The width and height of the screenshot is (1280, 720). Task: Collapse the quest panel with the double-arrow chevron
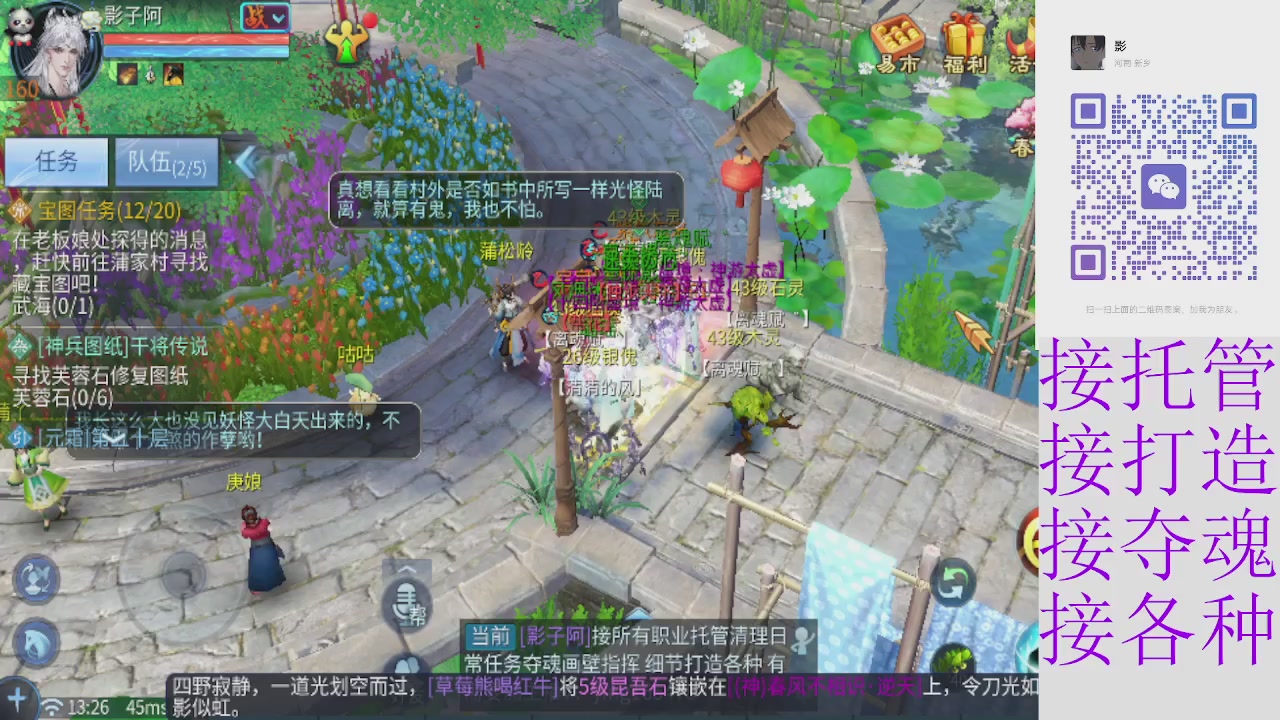pyautogui.click(x=247, y=163)
